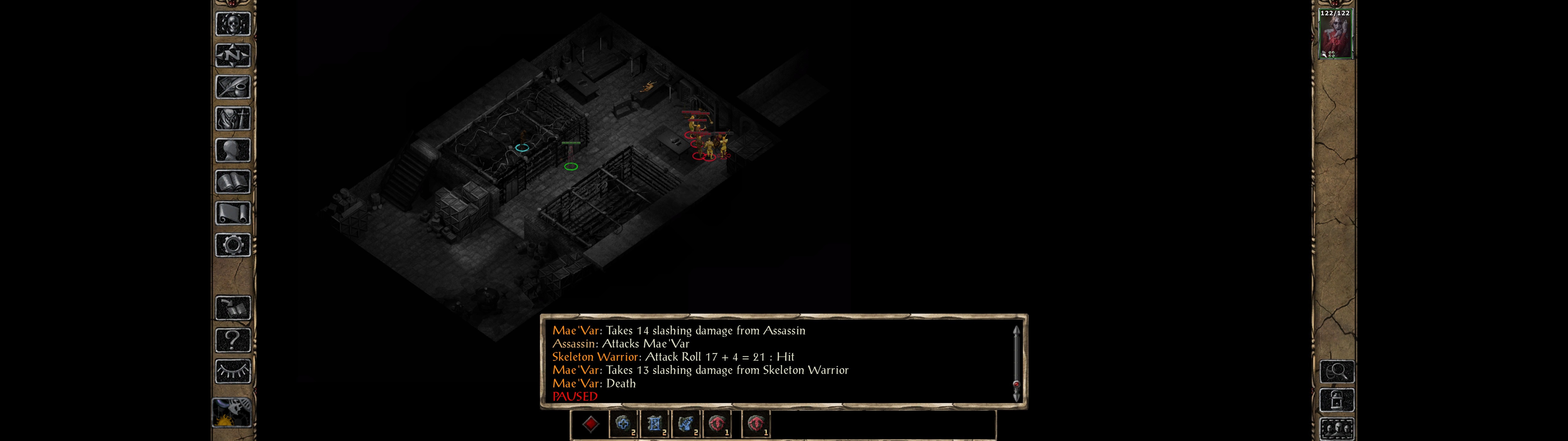Open the question mark help button

click(x=232, y=339)
